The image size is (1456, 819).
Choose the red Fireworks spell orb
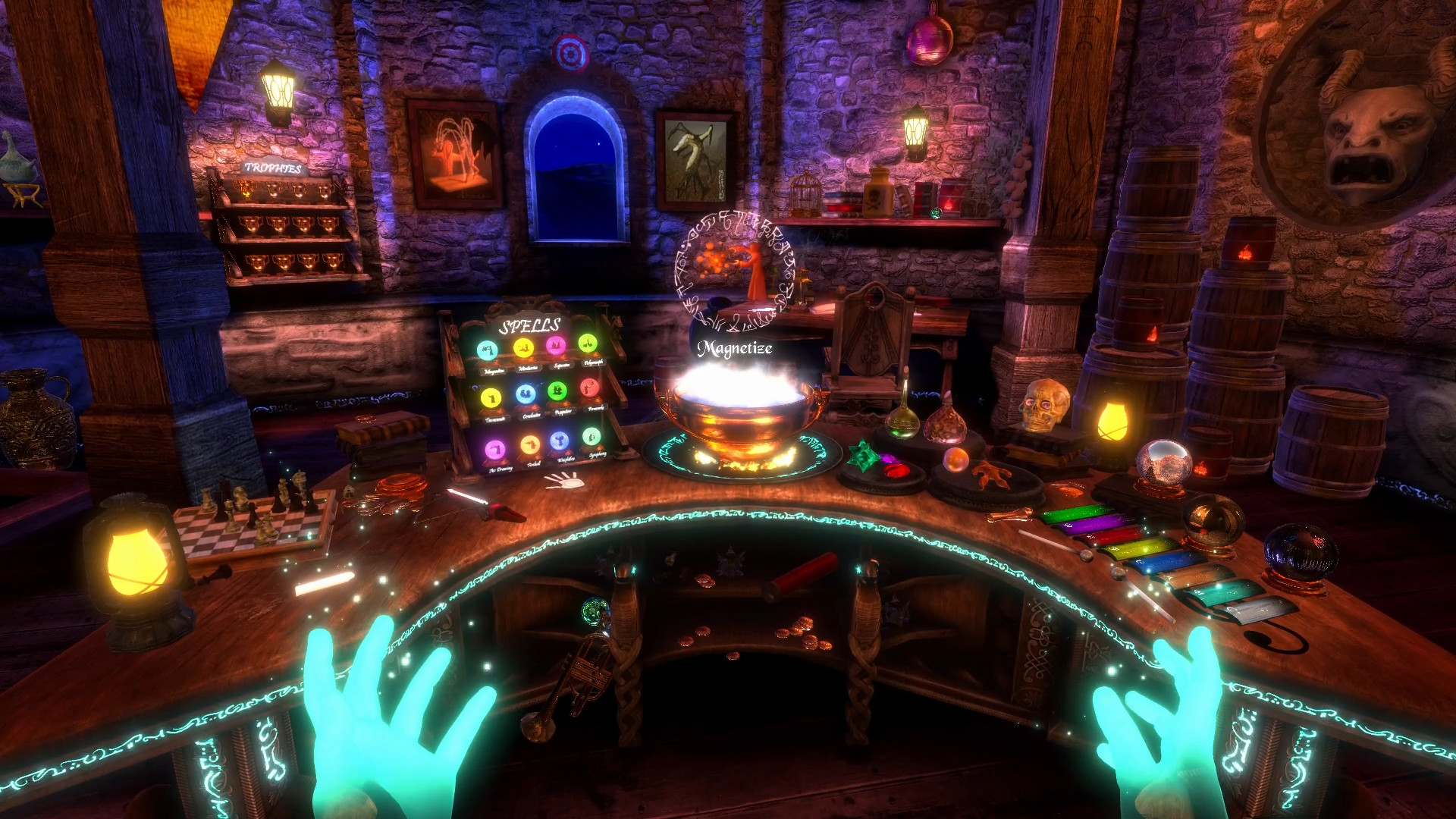tap(590, 388)
